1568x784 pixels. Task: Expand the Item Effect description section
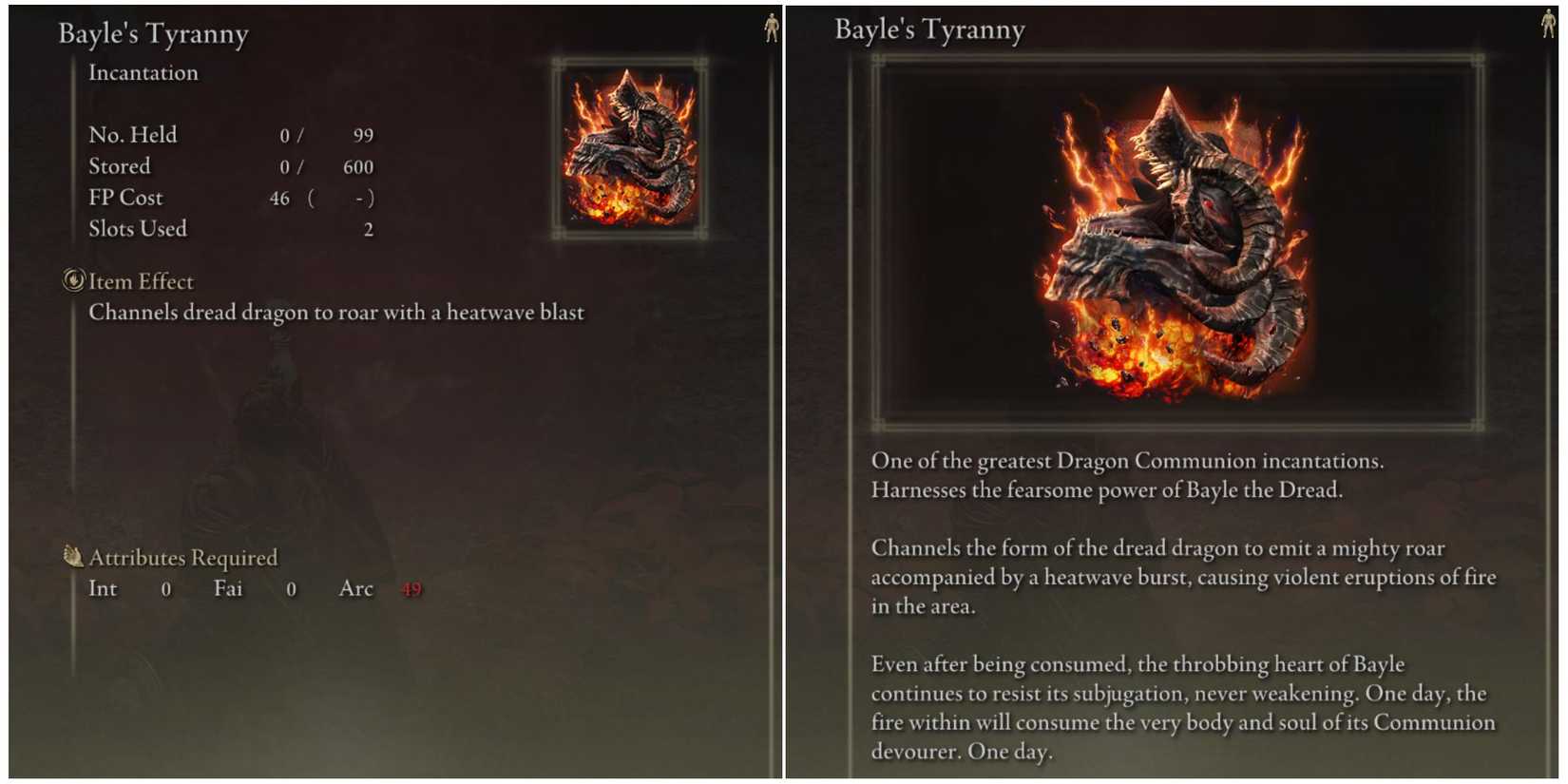(141, 281)
